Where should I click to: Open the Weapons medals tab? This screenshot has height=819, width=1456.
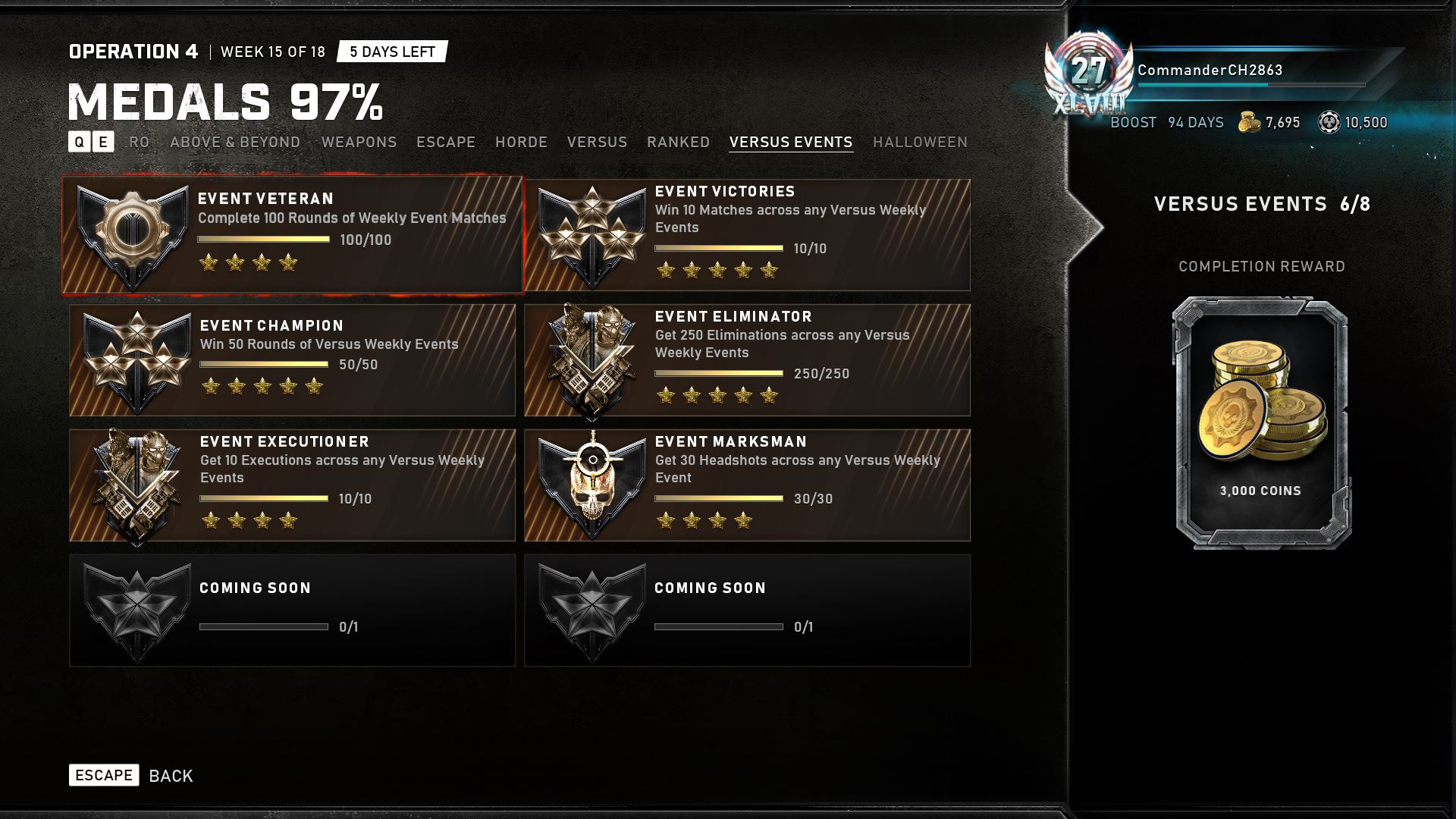(x=359, y=143)
